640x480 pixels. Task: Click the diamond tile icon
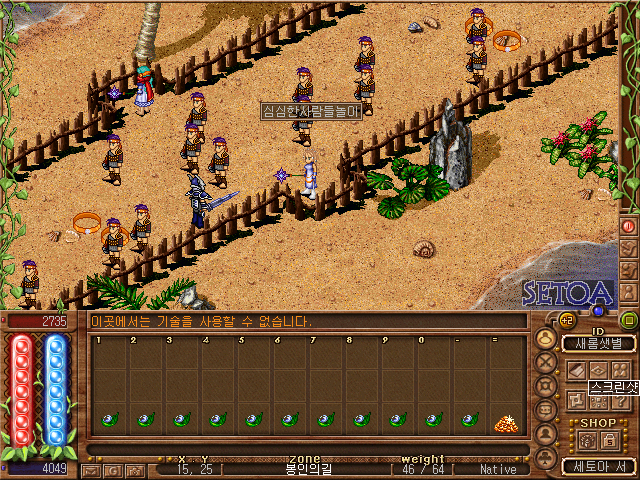598,369
